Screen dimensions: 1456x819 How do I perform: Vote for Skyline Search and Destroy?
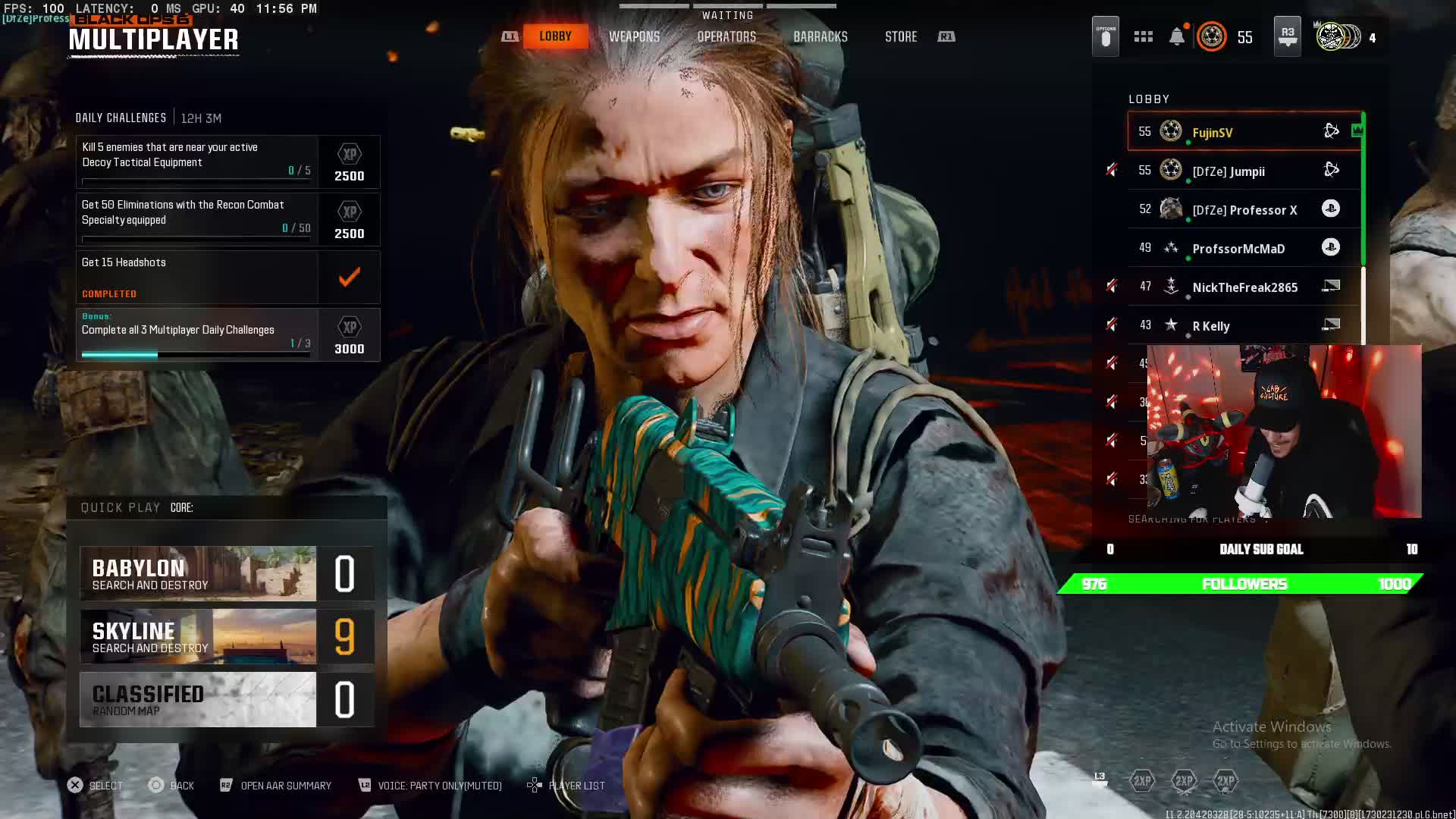(x=227, y=637)
